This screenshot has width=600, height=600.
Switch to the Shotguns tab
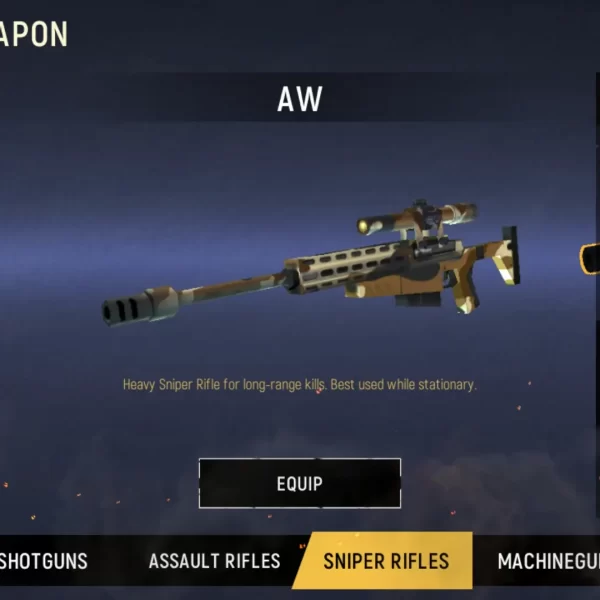(x=44, y=561)
